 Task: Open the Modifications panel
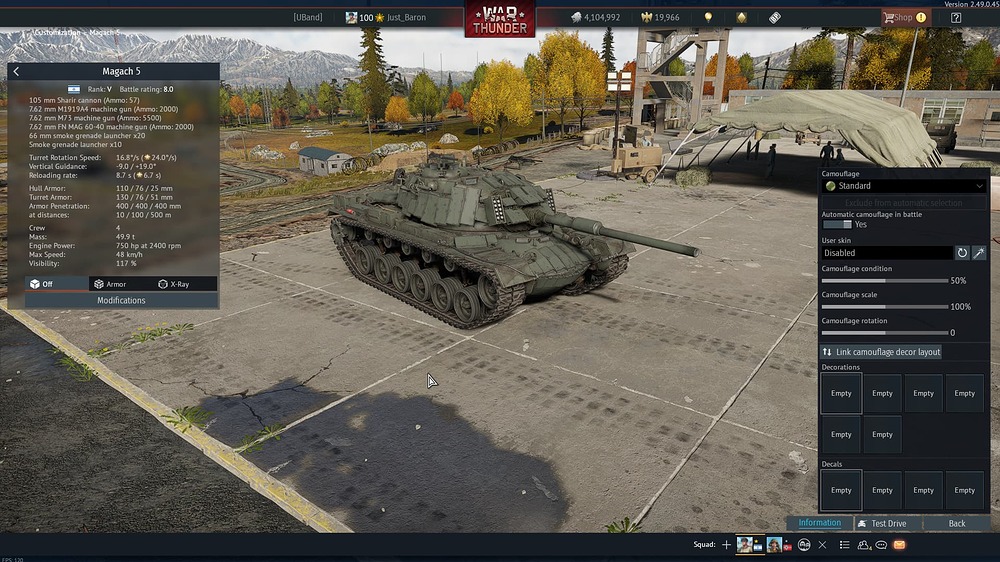point(121,300)
